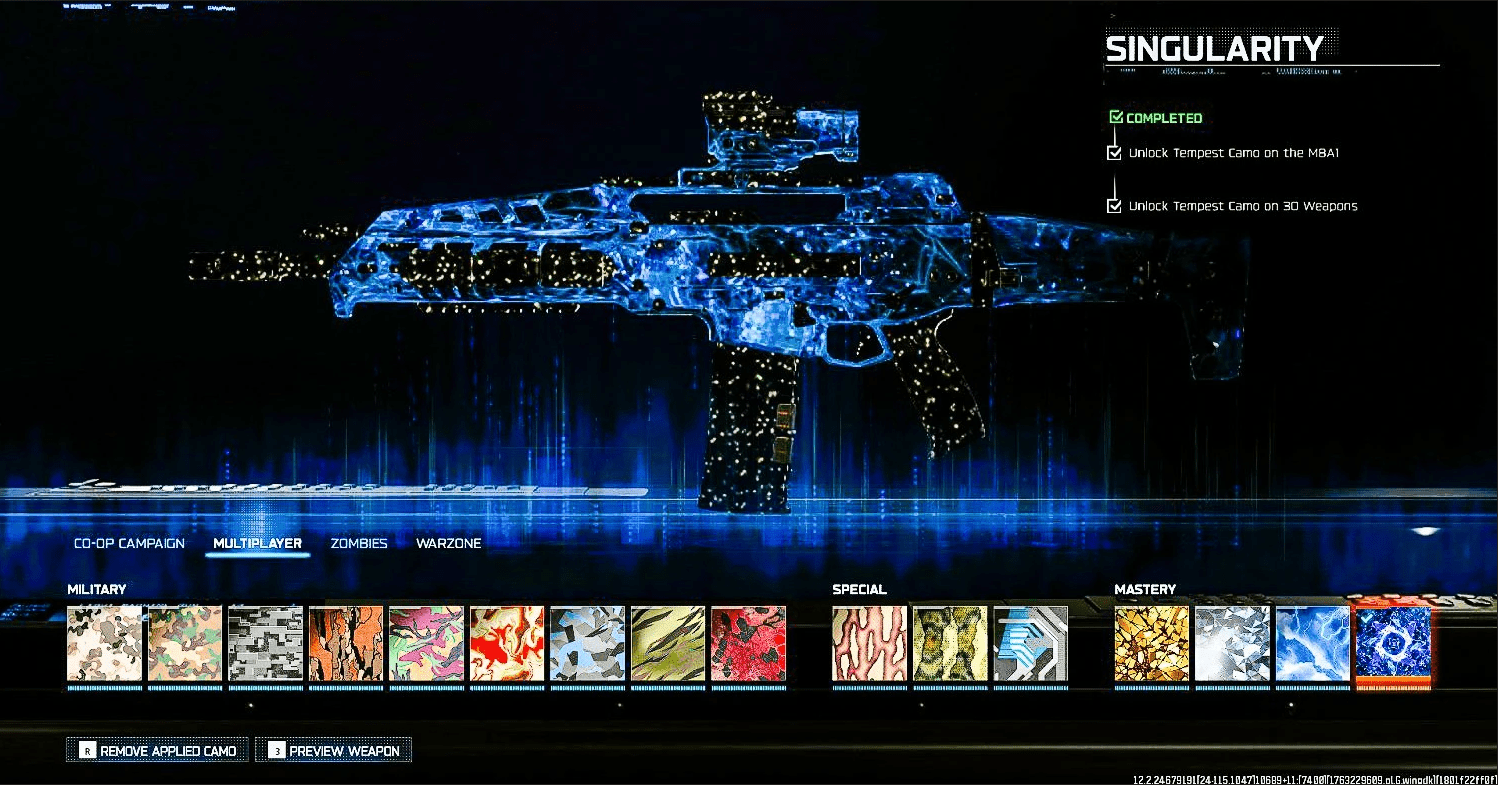The width and height of the screenshot is (1498, 785).
Task: Click the Preview Weapon button
Action: point(333,749)
